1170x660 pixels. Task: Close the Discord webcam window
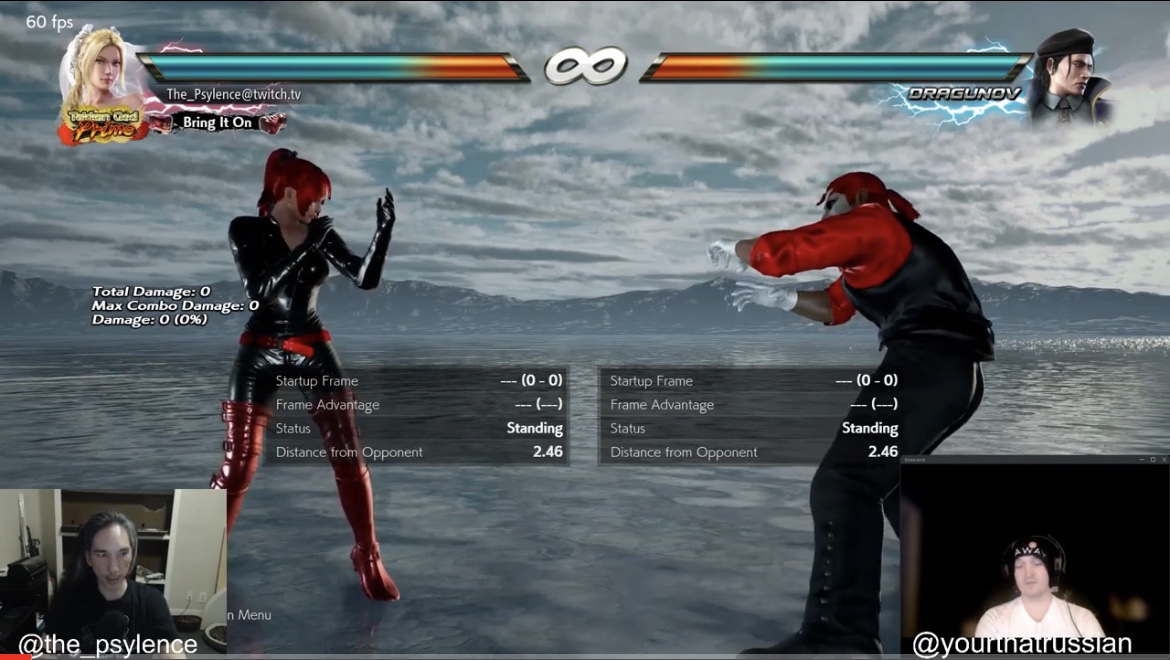[1163, 459]
